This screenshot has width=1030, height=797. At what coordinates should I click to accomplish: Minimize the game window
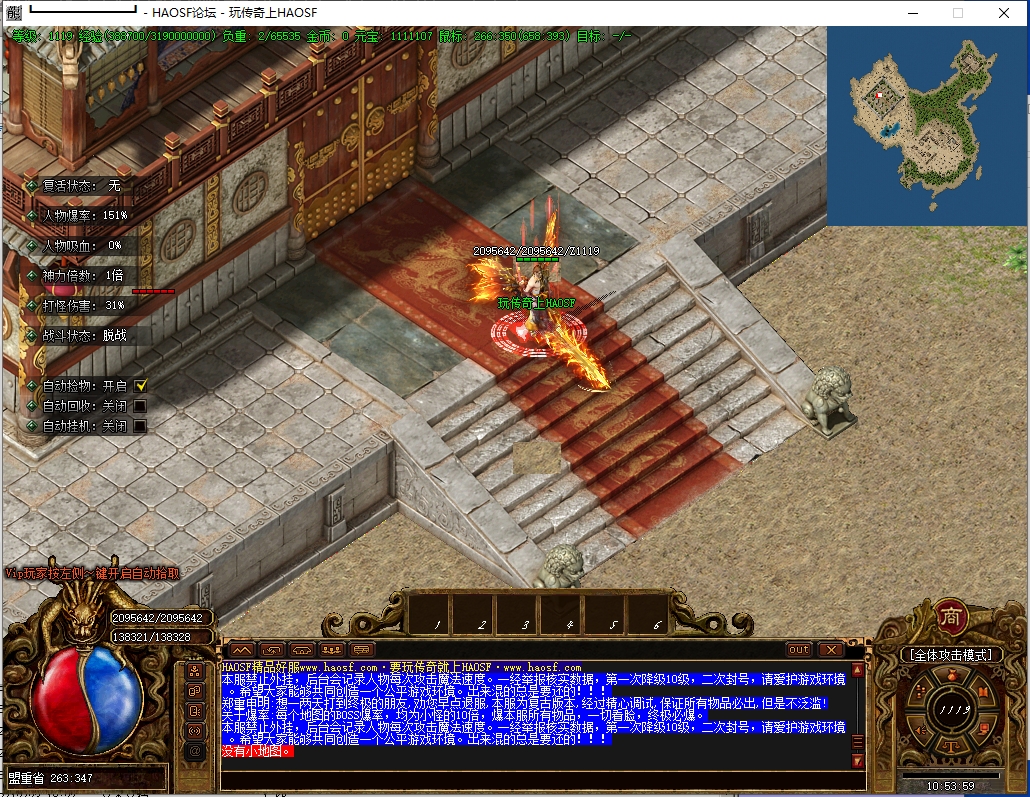(x=911, y=13)
